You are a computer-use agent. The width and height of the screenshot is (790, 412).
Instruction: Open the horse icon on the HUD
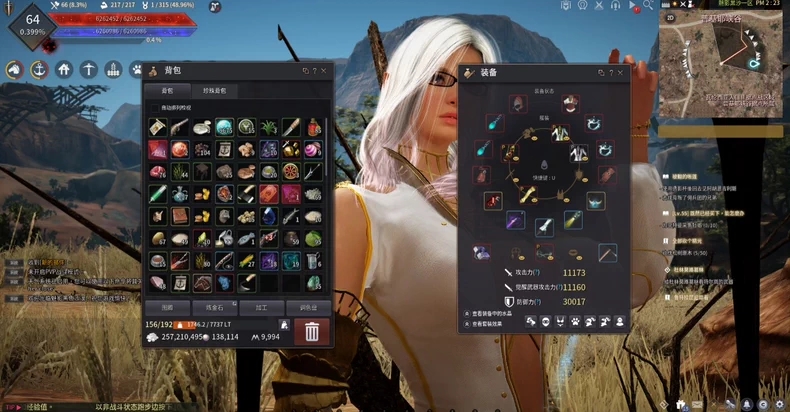pos(14,70)
